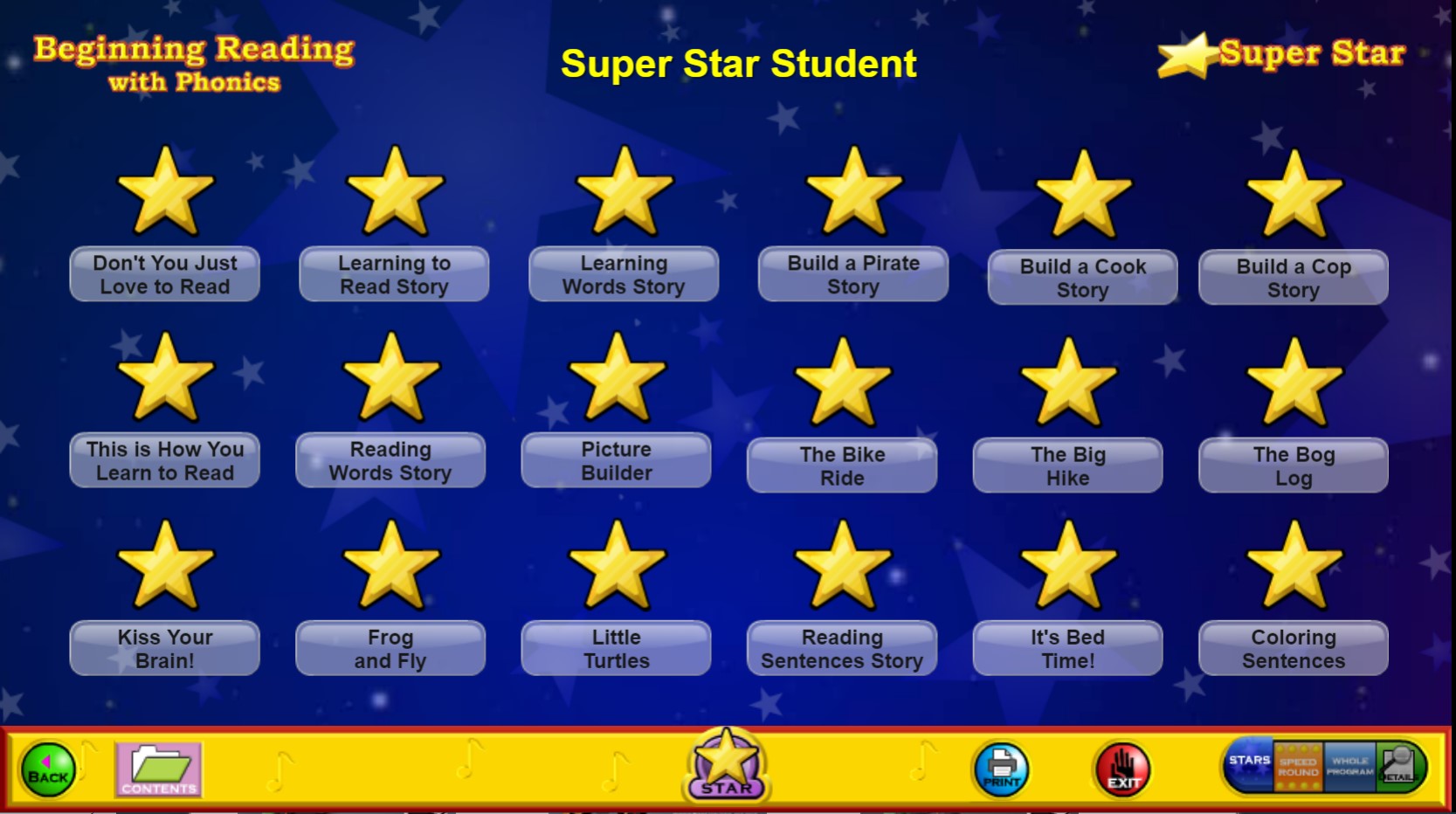The image size is (1456, 814).
Task: Select The Bog Log story
Action: tap(1294, 466)
